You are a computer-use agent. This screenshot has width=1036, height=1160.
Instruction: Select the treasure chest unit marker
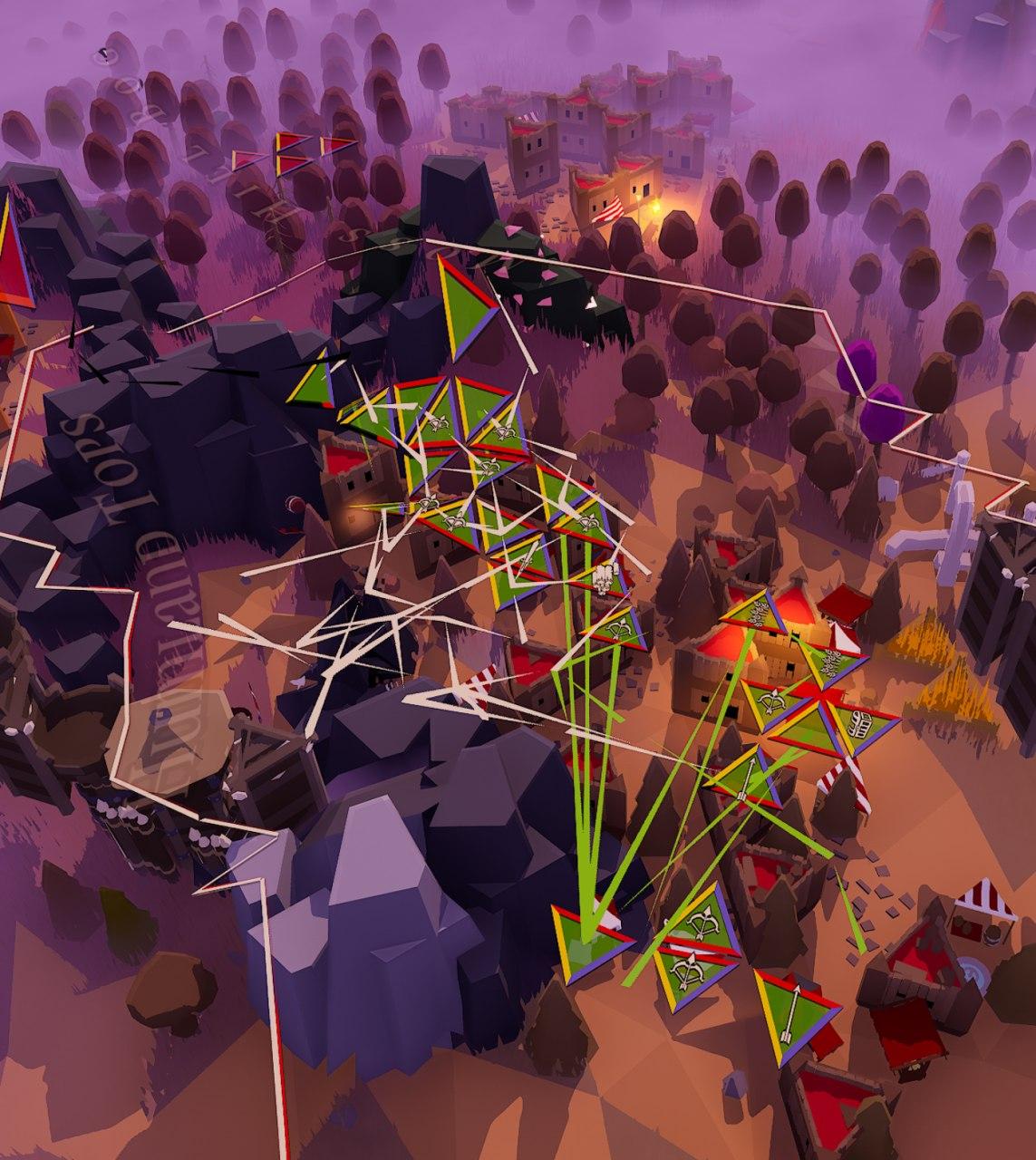864,723
